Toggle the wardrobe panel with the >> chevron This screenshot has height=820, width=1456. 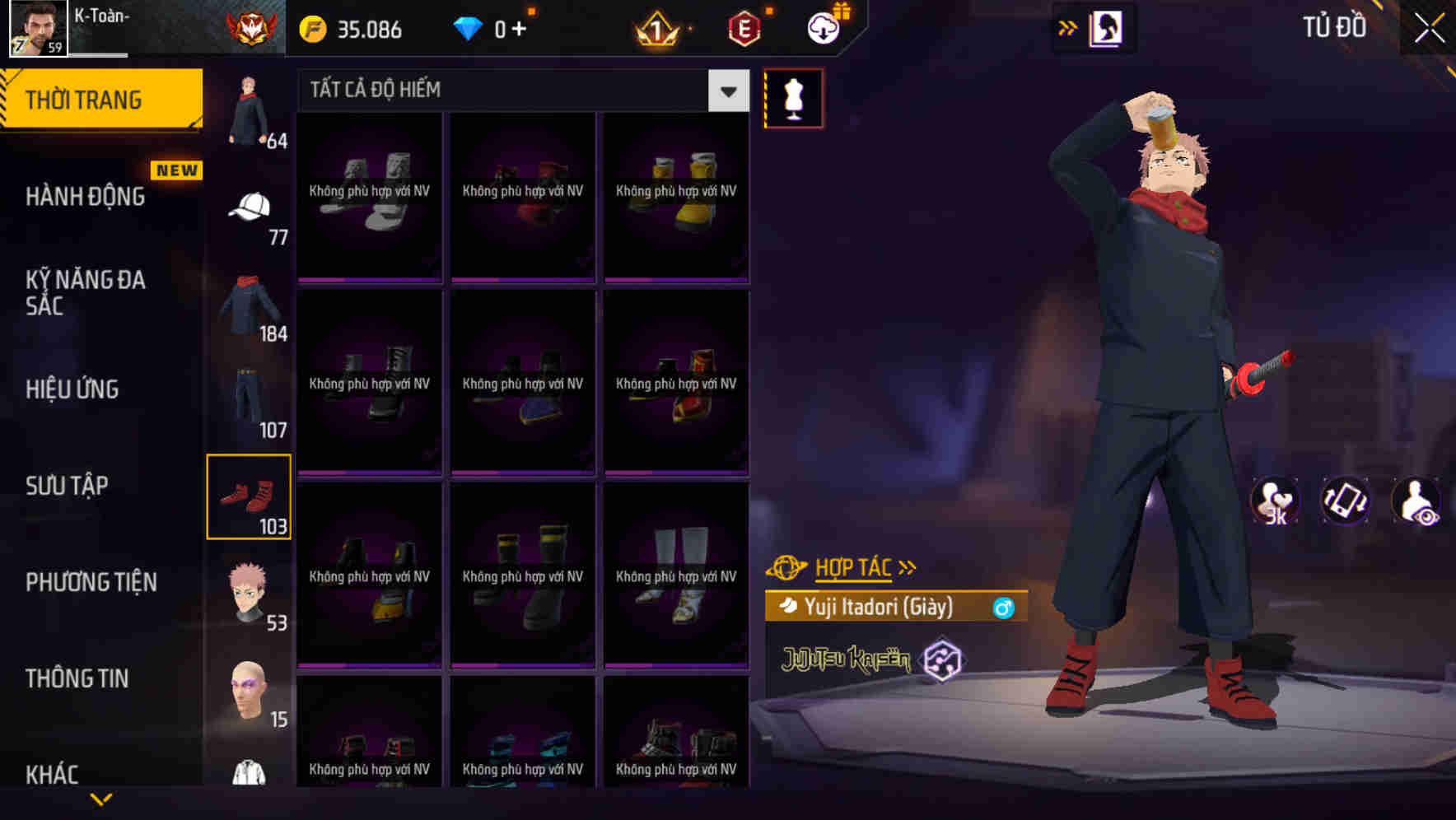pyautogui.click(x=1067, y=27)
